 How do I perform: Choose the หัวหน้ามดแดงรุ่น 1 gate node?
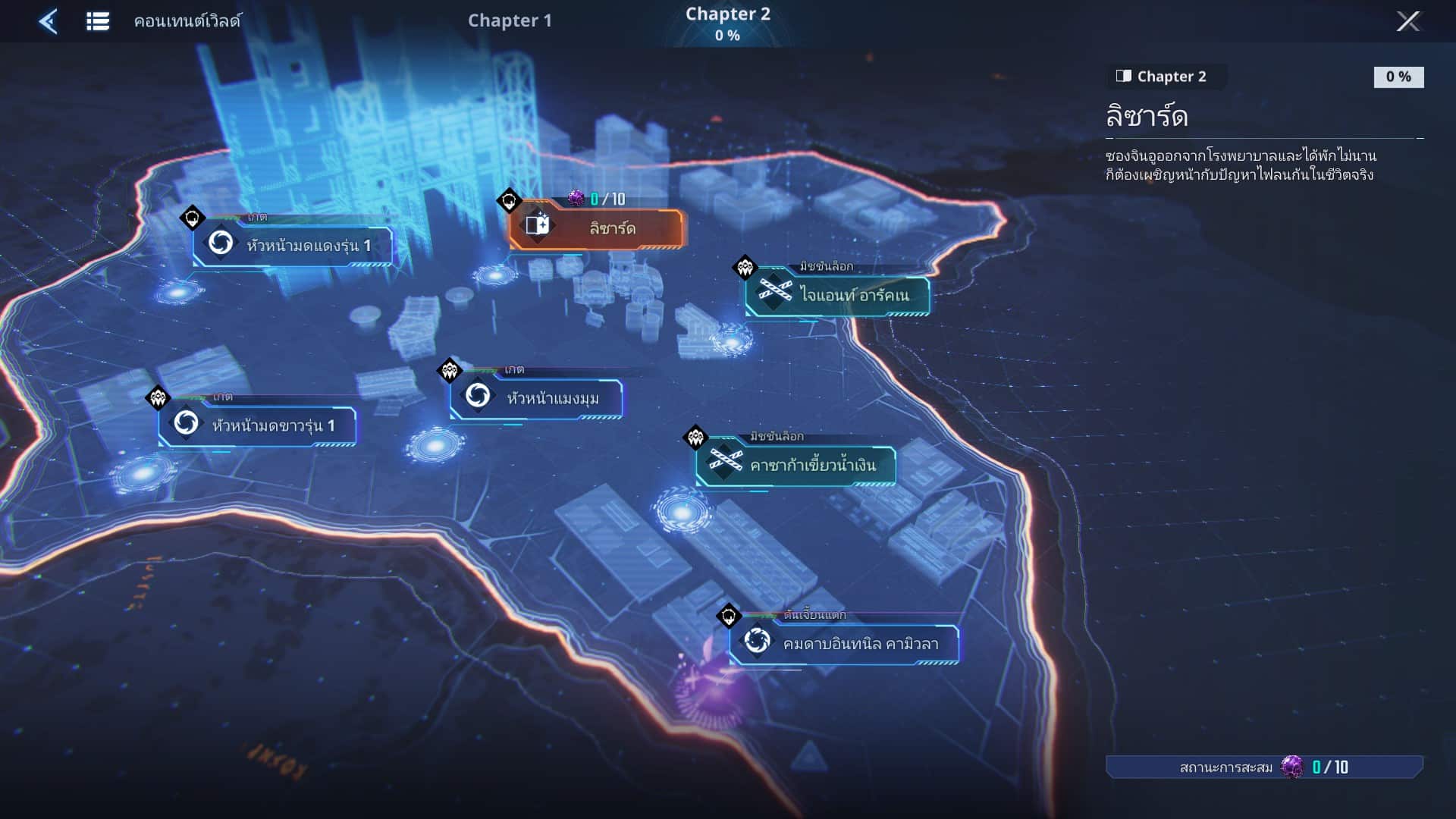click(293, 245)
